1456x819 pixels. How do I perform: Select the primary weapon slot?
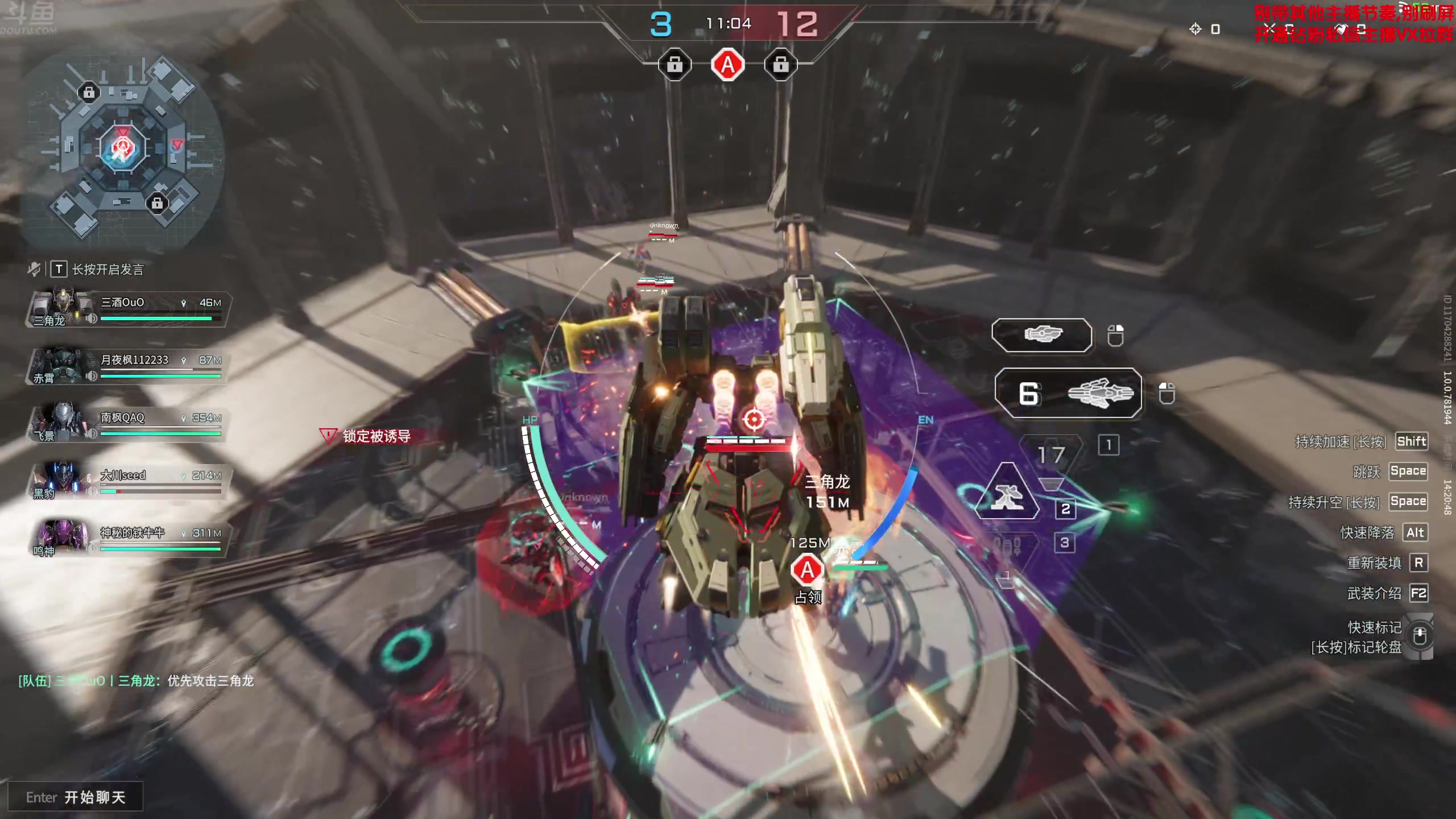[1041, 335]
